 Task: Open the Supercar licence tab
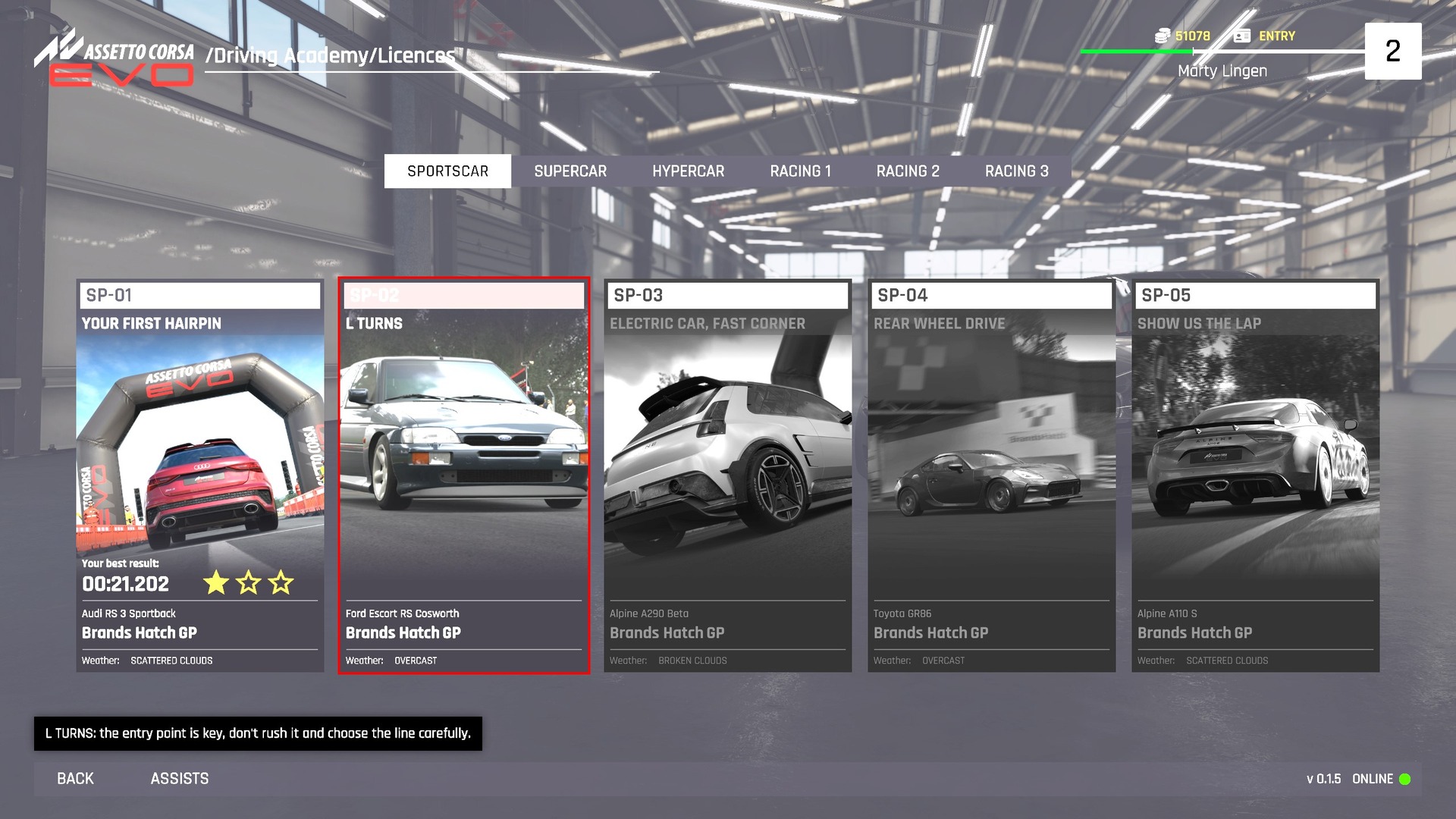point(570,171)
